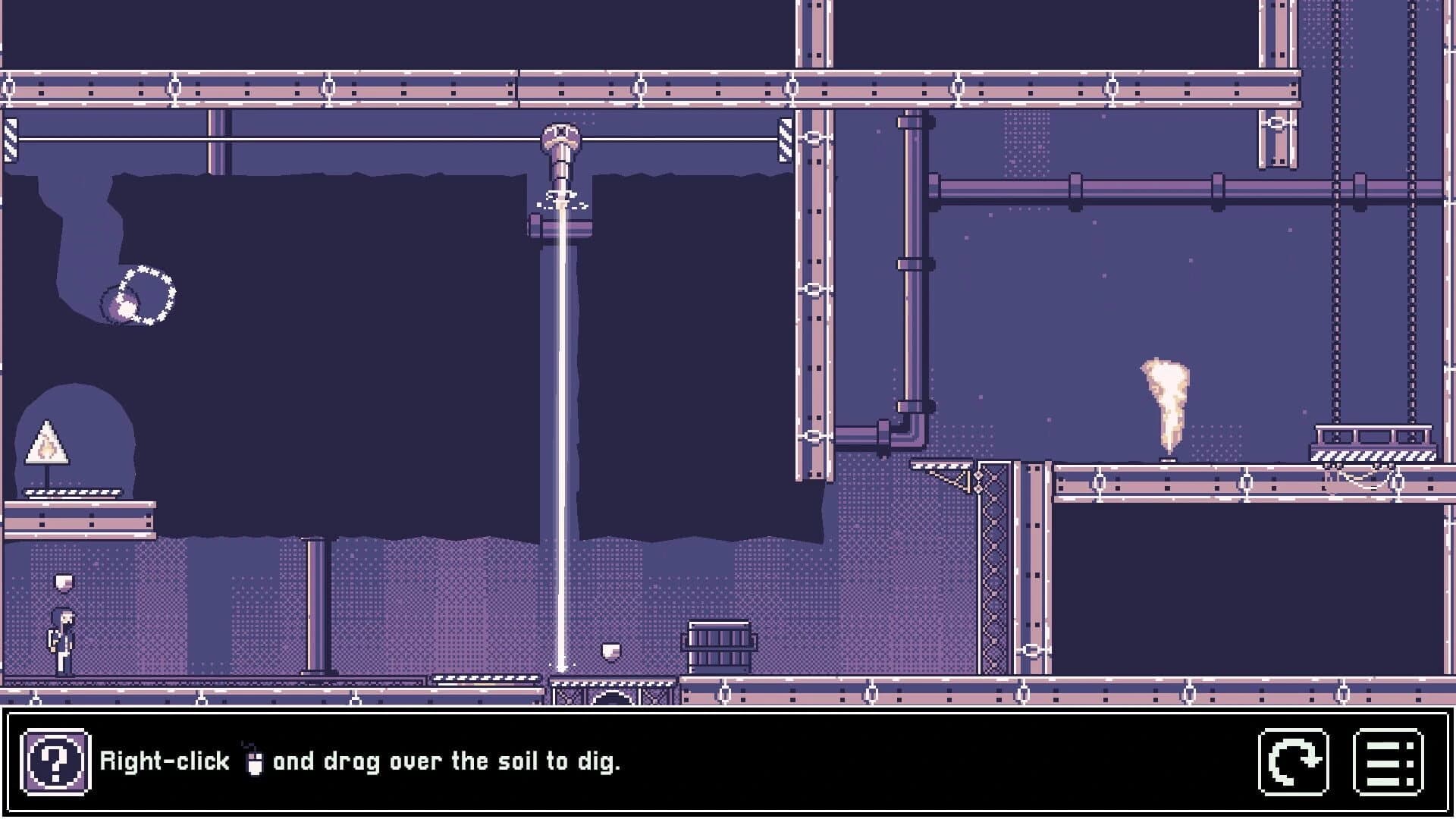Image resolution: width=1456 pixels, height=819 pixels.
Task: Click the tutorial hint bar text
Action: pos(364,761)
